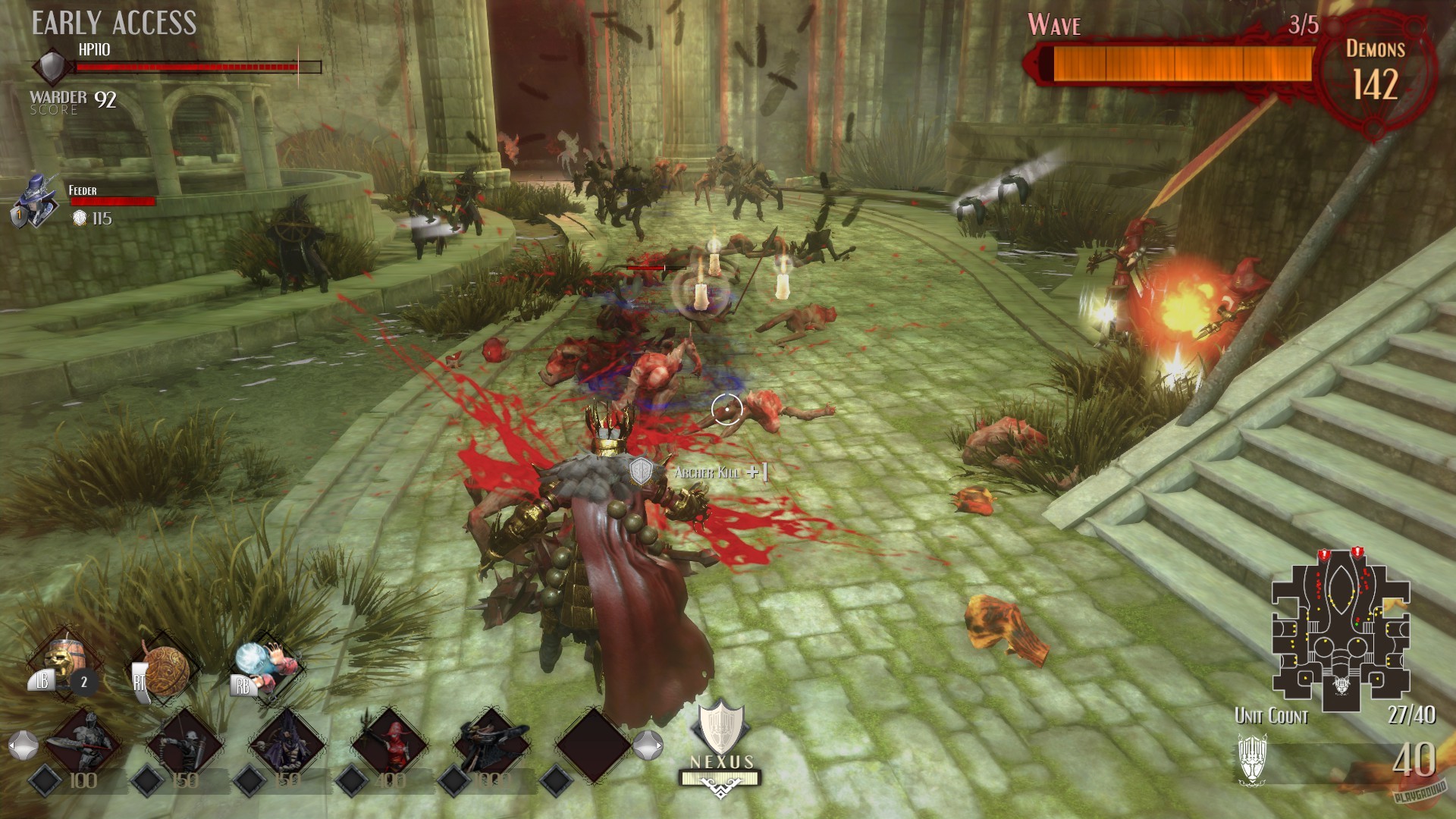Image resolution: width=1456 pixels, height=819 pixels.
Task: Select the red witch unit costing 400
Action: 389,742
